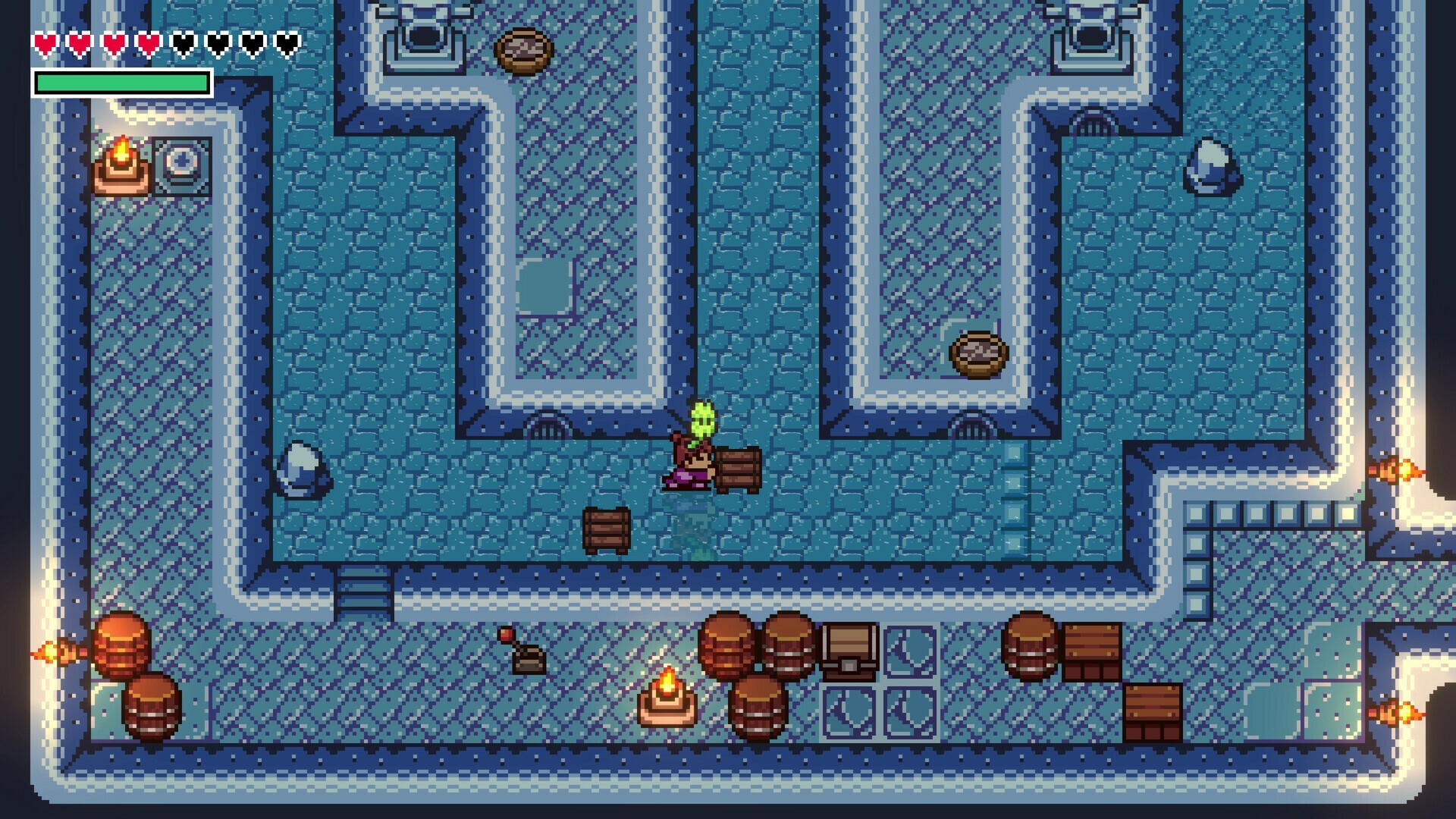Click the statue head at the top-left doorway
Screen dimensions: 1456x819
(x=422, y=34)
